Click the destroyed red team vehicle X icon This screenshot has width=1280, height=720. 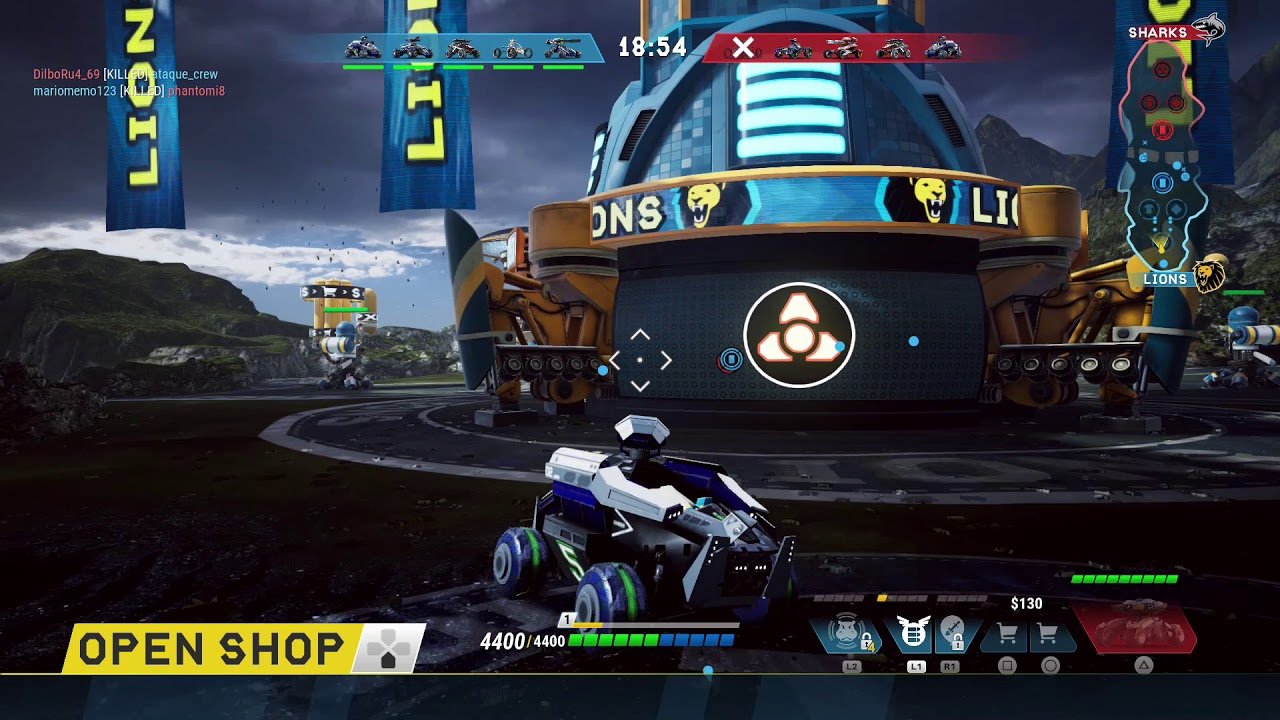click(743, 47)
